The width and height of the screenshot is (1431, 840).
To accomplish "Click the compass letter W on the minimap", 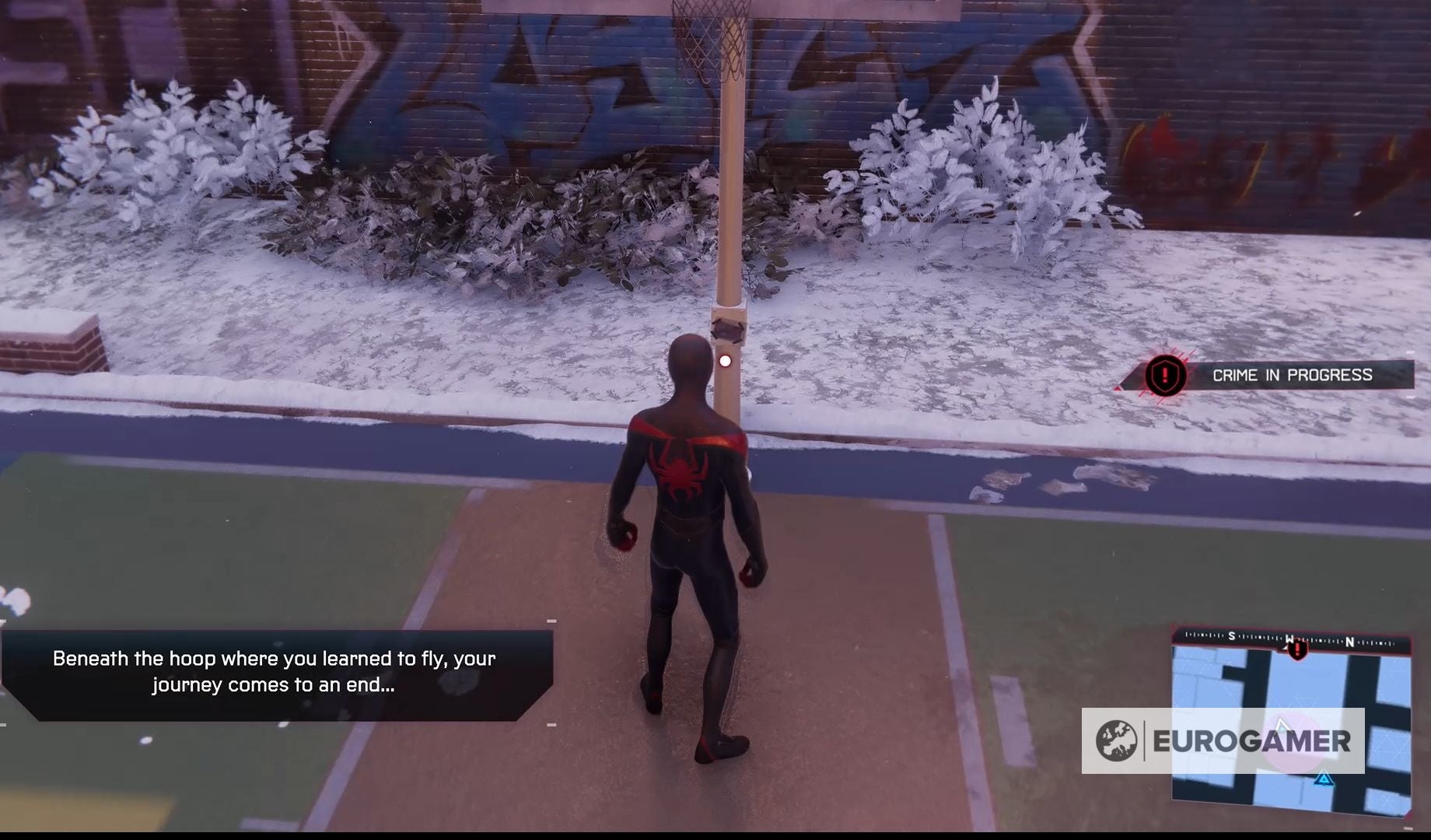I will point(1290,641).
